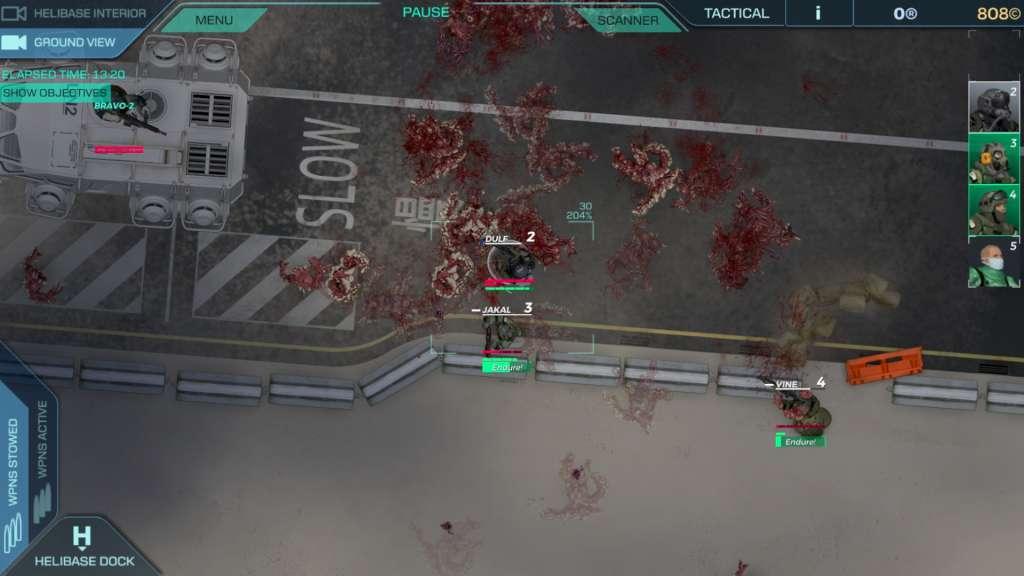Select the Ground View camera
Image resolution: width=1024 pixels, height=576 pixels.
[x=60, y=43]
